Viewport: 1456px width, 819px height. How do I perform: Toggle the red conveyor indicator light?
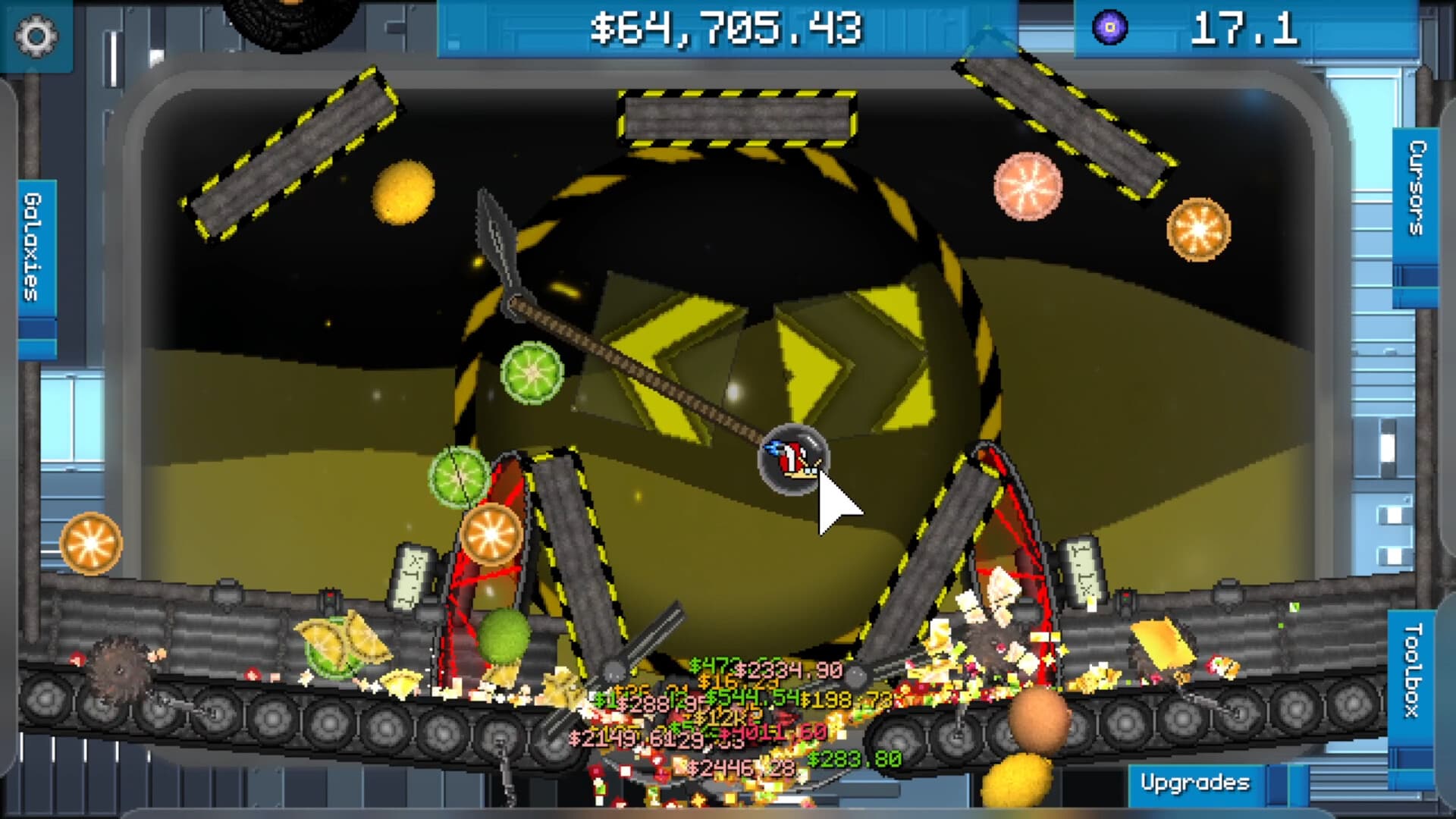1125,594
